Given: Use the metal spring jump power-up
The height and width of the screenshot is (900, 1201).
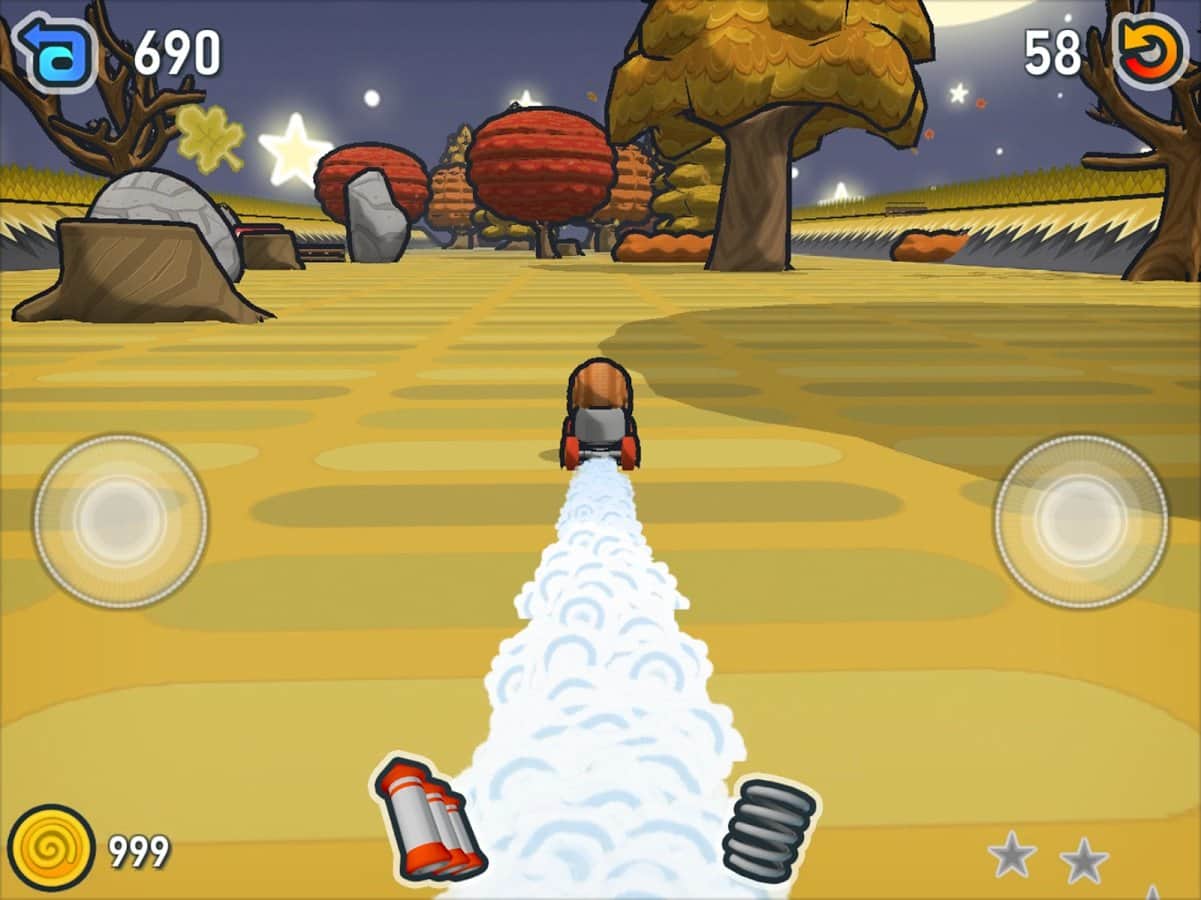Looking at the screenshot, I should [769, 829].
